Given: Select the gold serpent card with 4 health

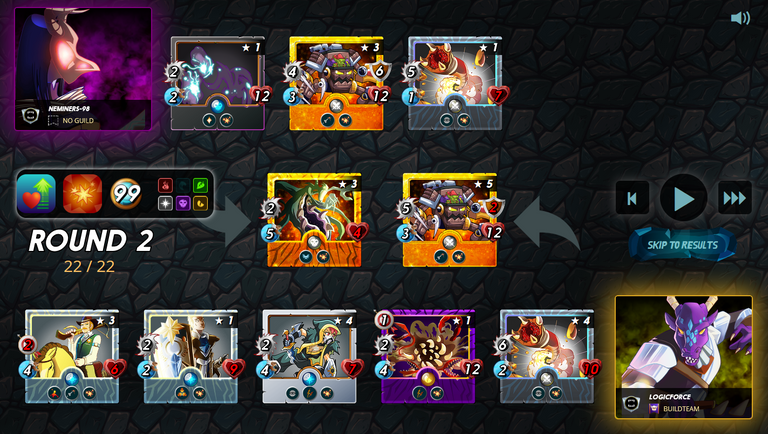Looking at the screenshot, I should click(x=314, y=220).
